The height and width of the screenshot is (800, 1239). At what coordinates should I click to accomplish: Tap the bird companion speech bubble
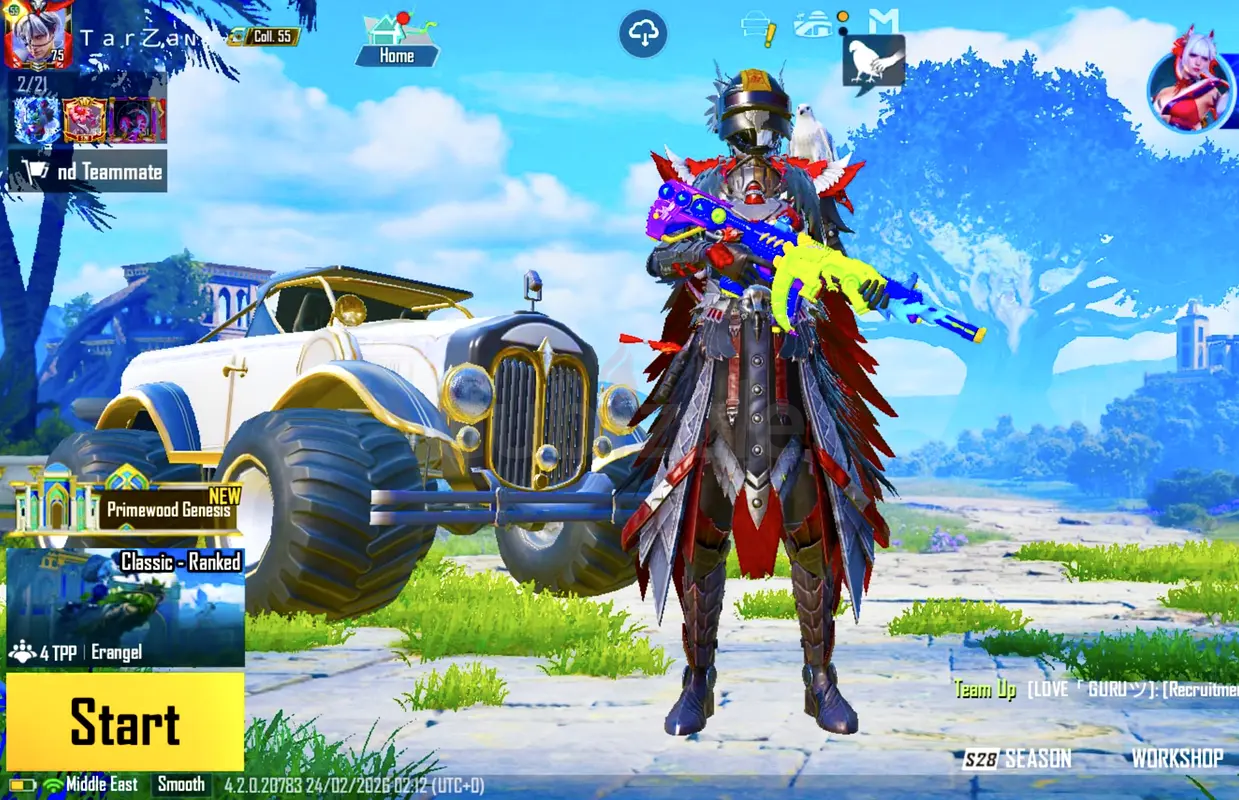tap(873, 61)
